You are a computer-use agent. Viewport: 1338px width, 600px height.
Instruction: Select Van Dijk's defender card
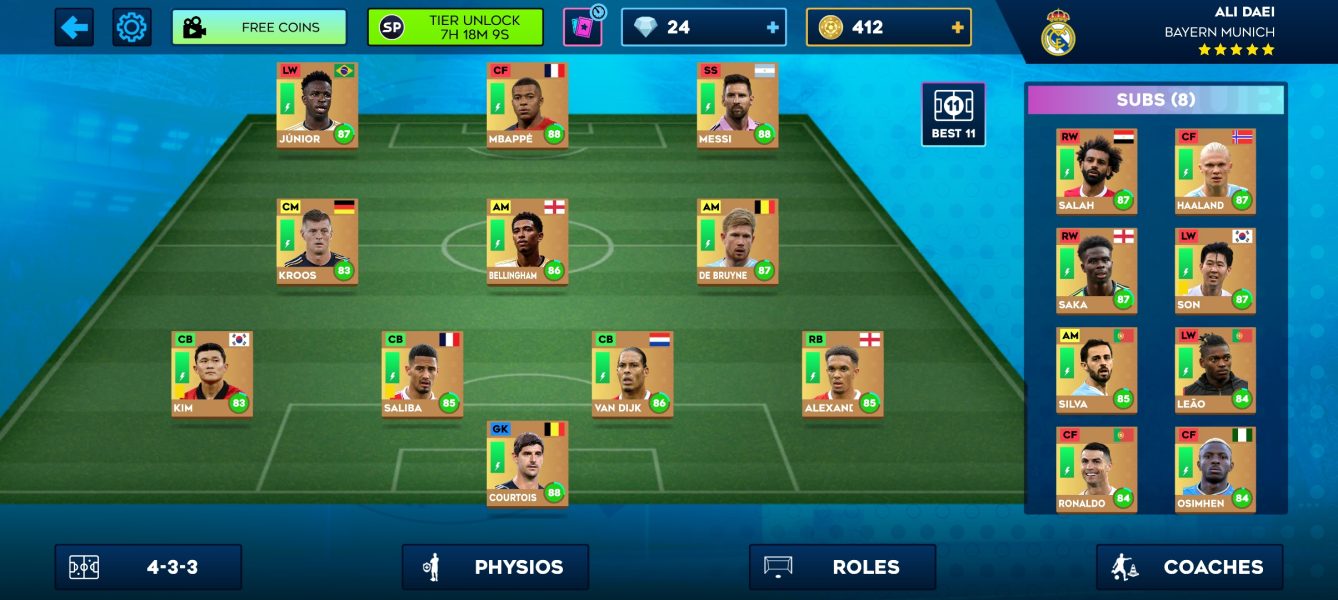632,374
